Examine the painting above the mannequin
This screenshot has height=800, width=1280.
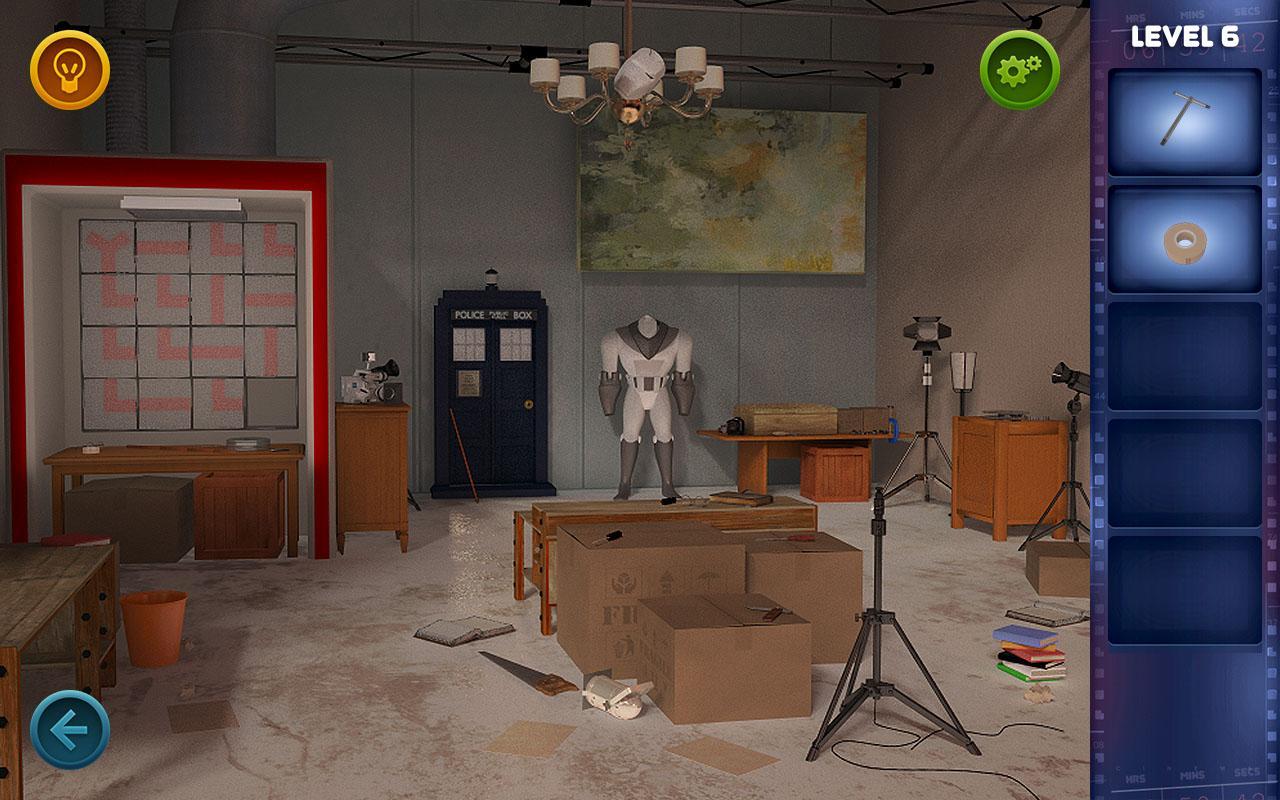pyautogui.click(x=720, y=195)
